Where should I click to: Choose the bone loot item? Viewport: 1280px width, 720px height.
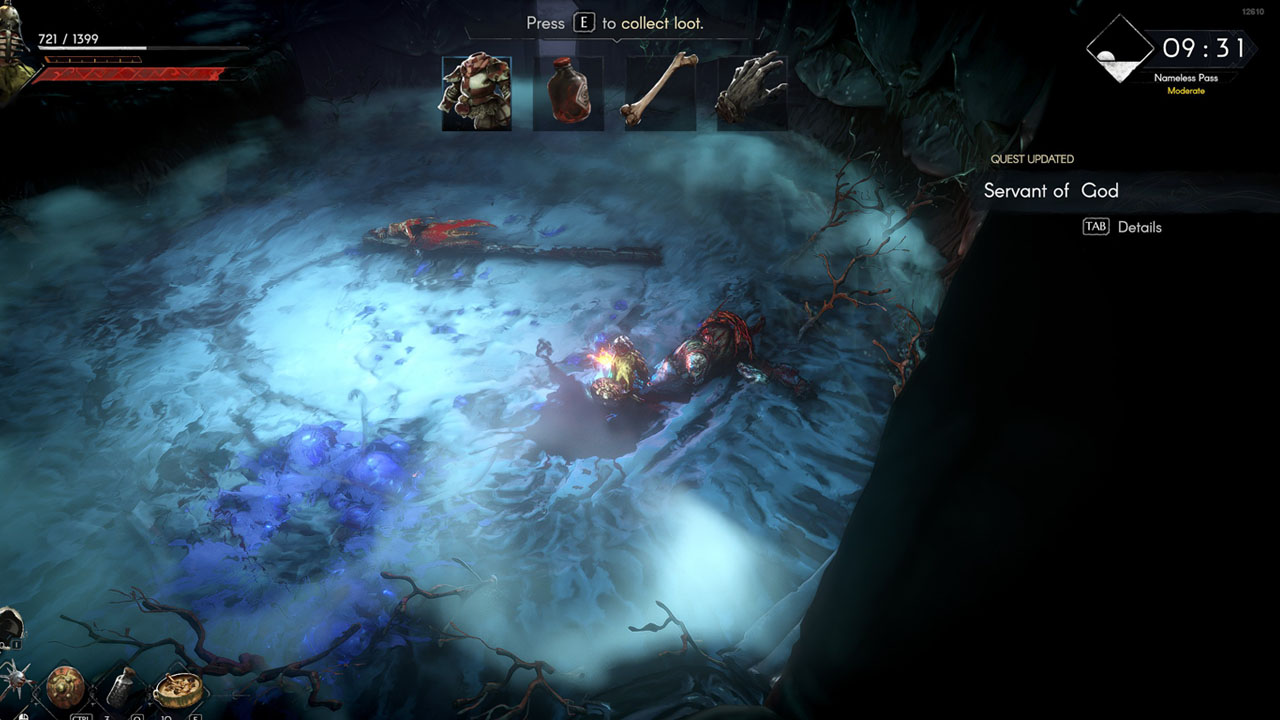tap(659, 93)
